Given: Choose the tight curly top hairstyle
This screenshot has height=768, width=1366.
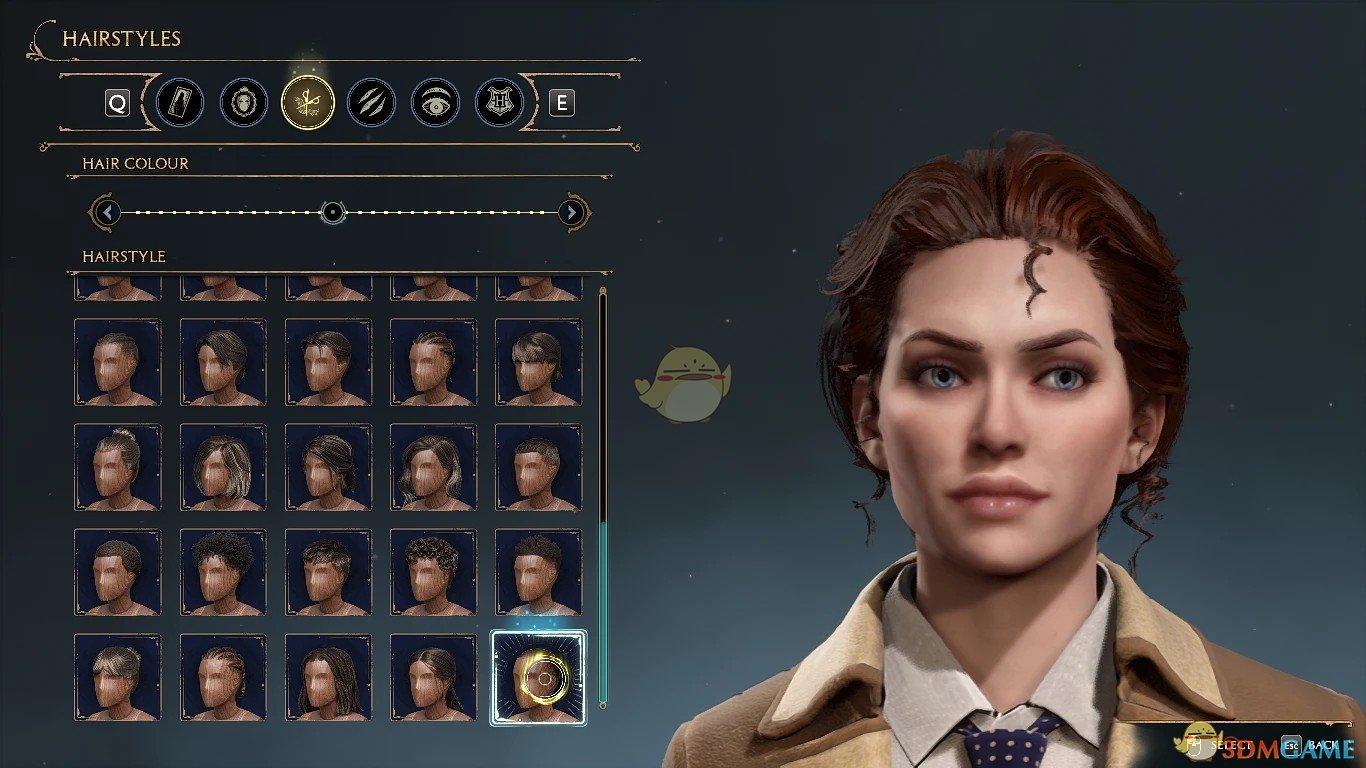Looking at the screenshot, I should click(x=433, y=572).
